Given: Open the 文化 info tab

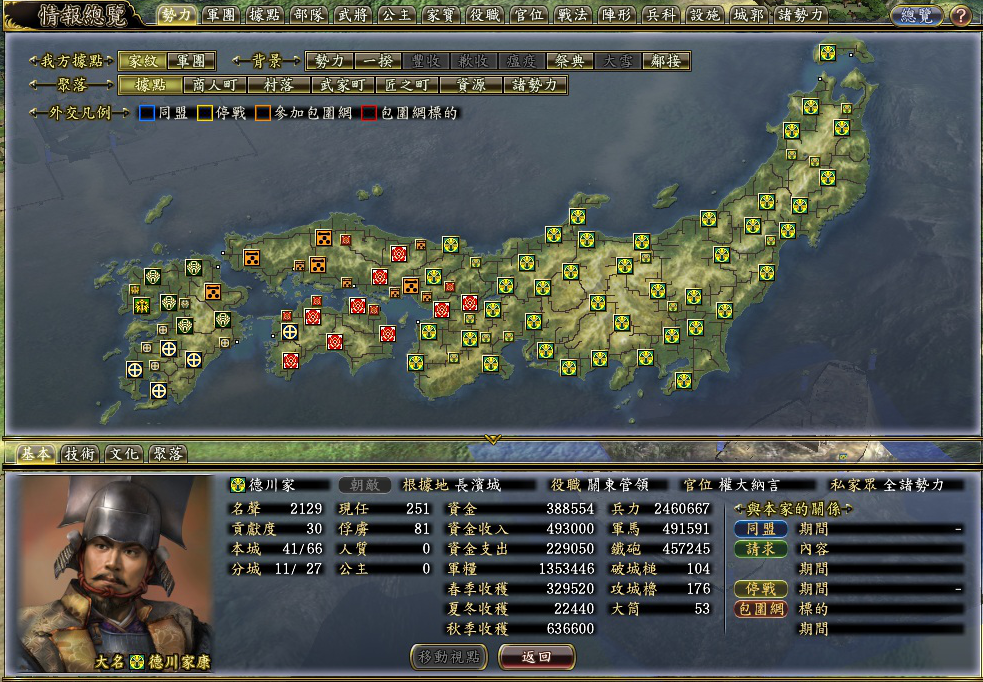Looking at the screenshot, I should pyautogui.click(x=123, y=453).
